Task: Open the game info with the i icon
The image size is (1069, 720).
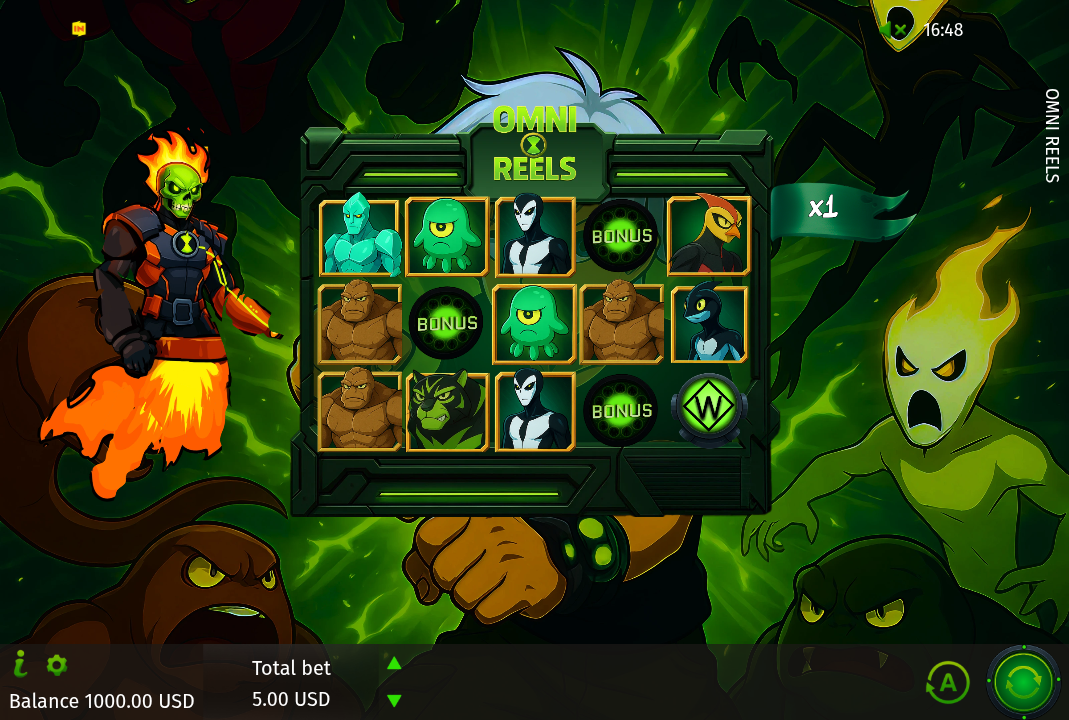Action: pyautogui.click(x=20, y=663)
